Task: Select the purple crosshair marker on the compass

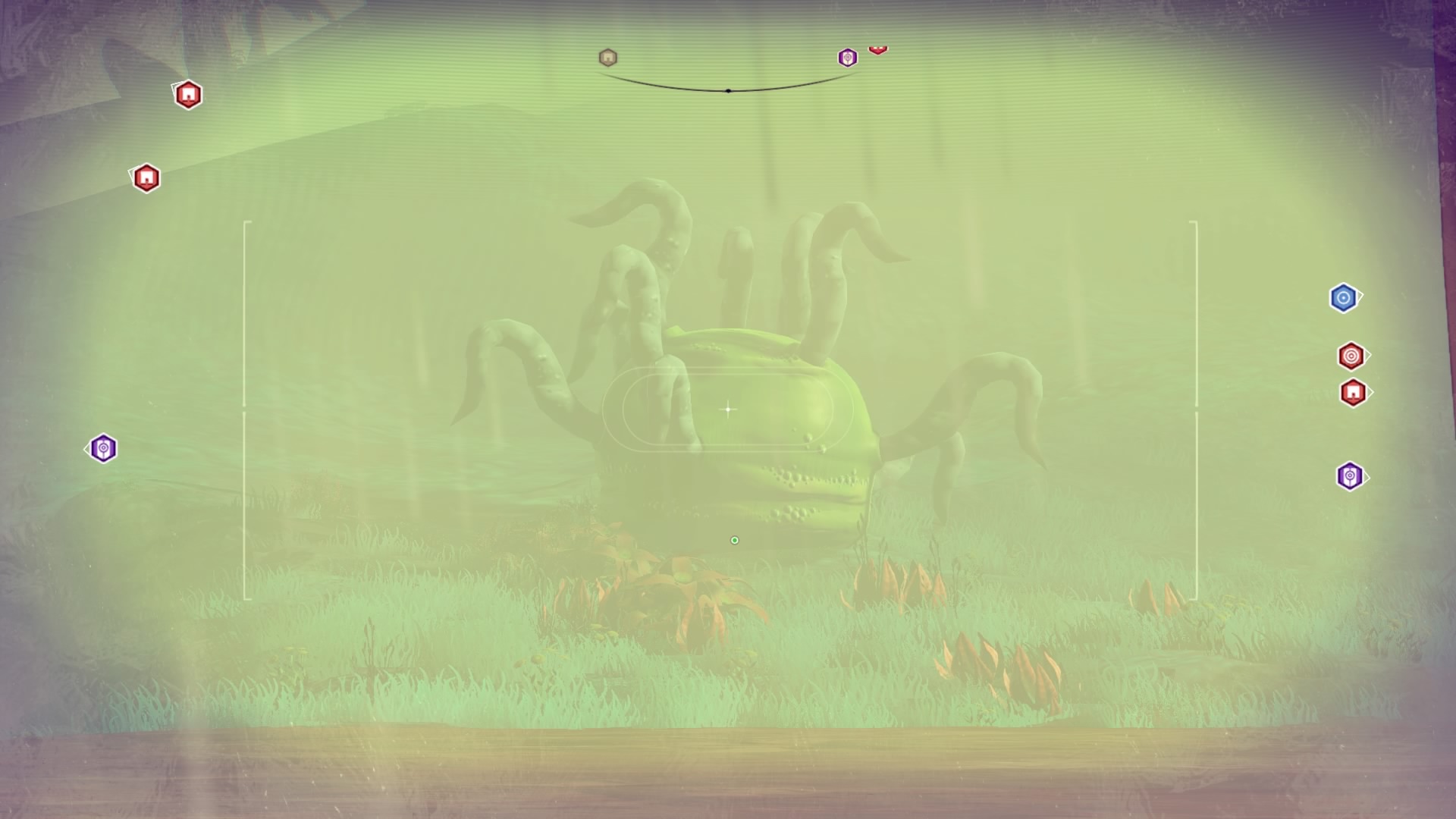Action: [847, 58]
